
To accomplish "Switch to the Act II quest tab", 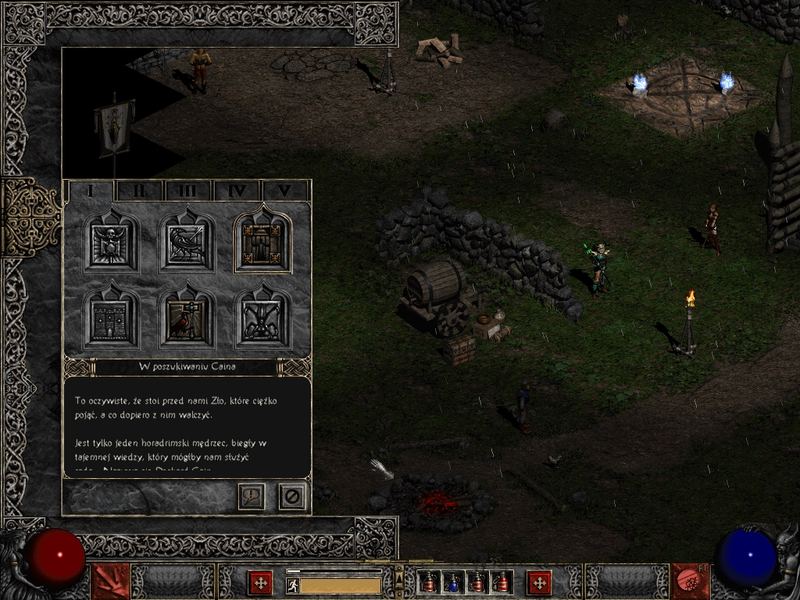I will tap(139, 190).
